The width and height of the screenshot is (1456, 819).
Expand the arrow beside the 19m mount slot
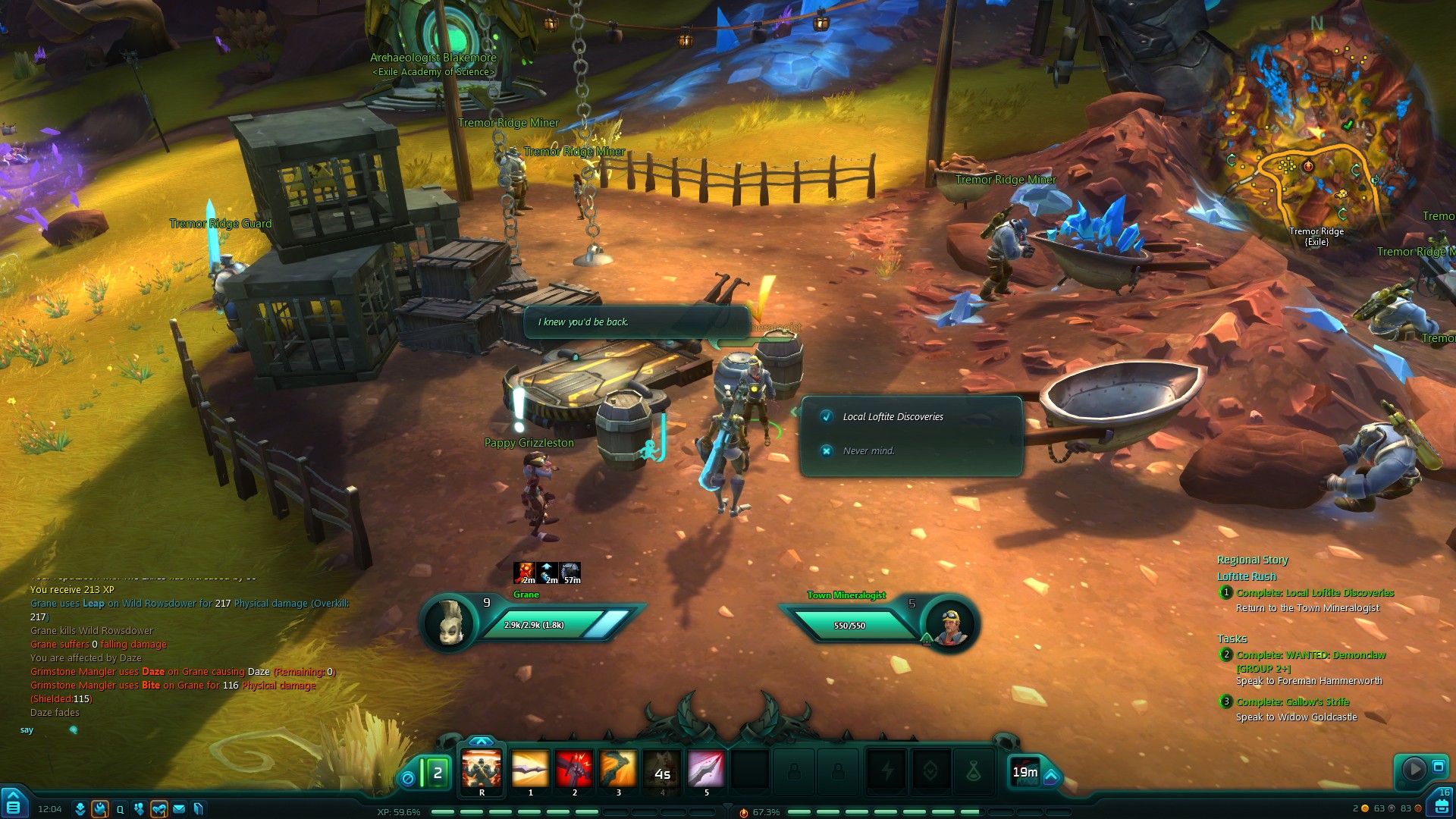point(1051,776)
